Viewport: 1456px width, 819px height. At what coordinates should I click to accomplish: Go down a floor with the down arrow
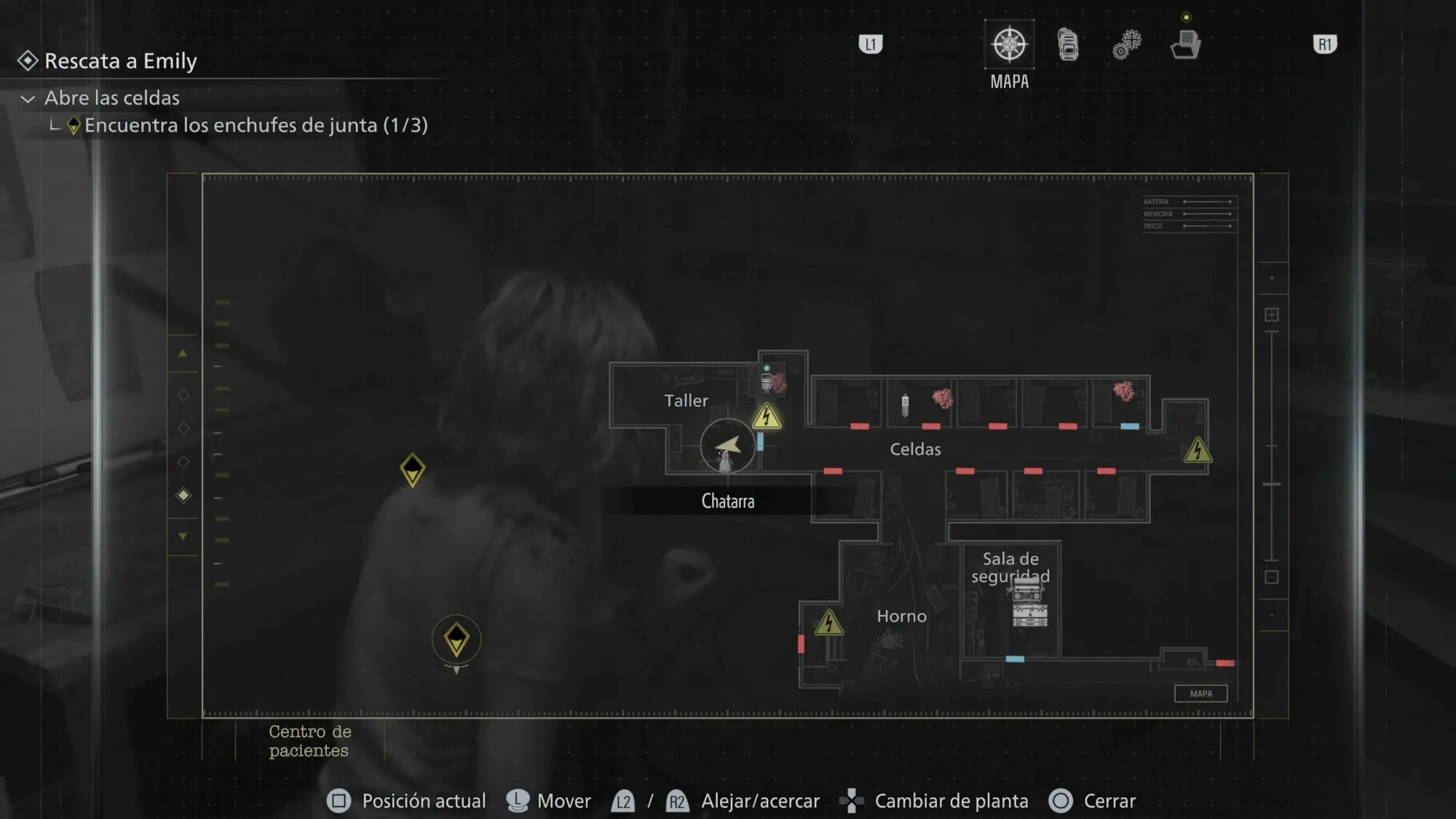183,537
